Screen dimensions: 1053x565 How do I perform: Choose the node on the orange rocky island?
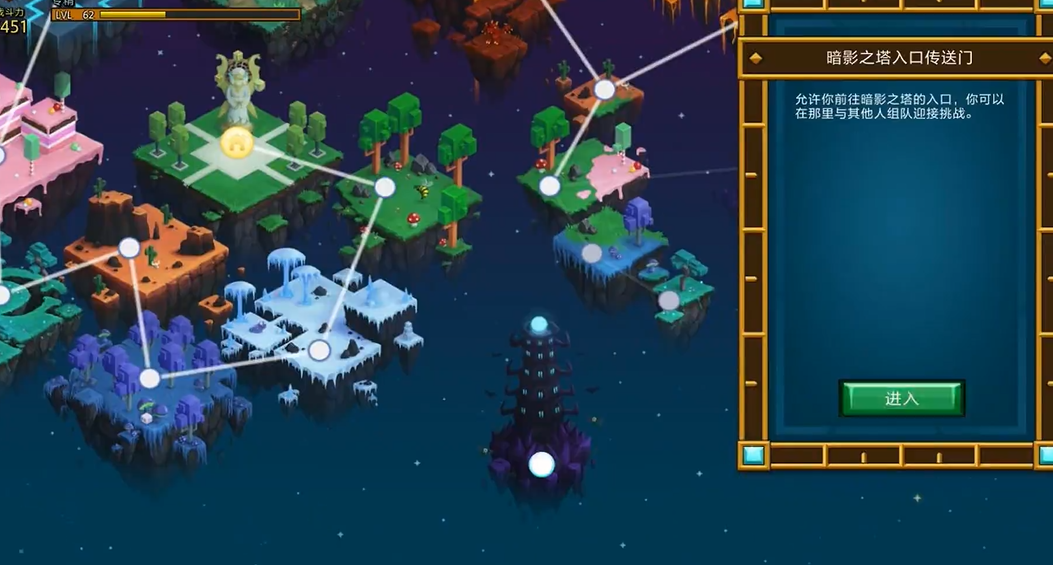[129, 248]
